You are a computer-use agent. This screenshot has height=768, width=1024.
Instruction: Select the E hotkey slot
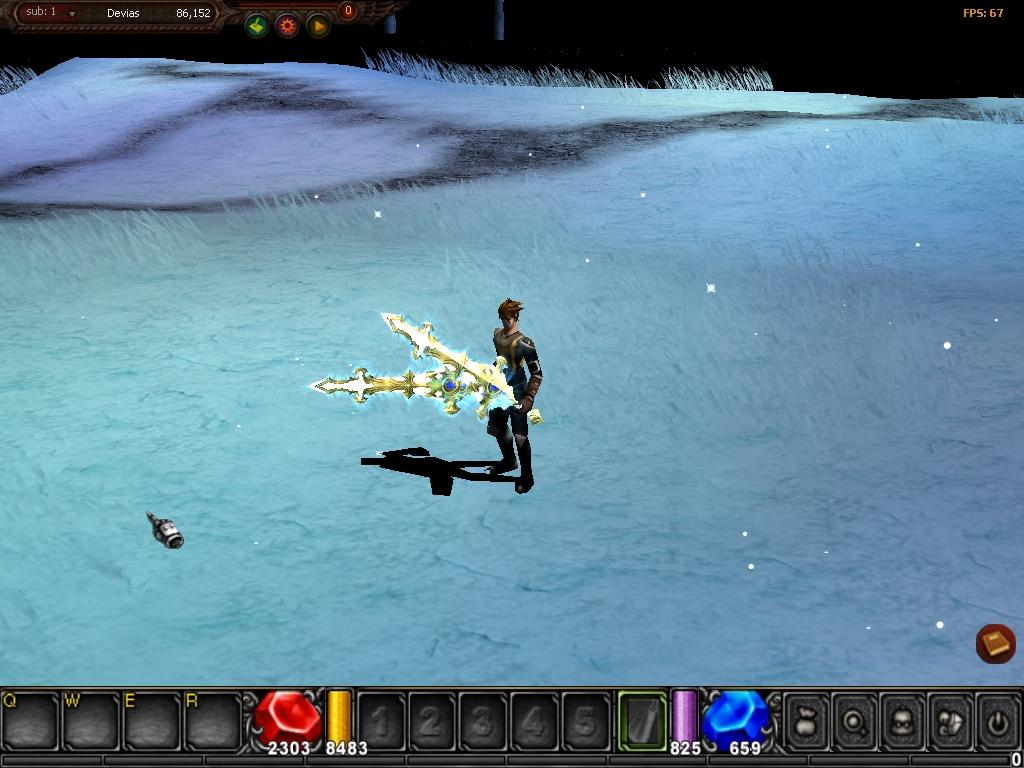(152, 719)
